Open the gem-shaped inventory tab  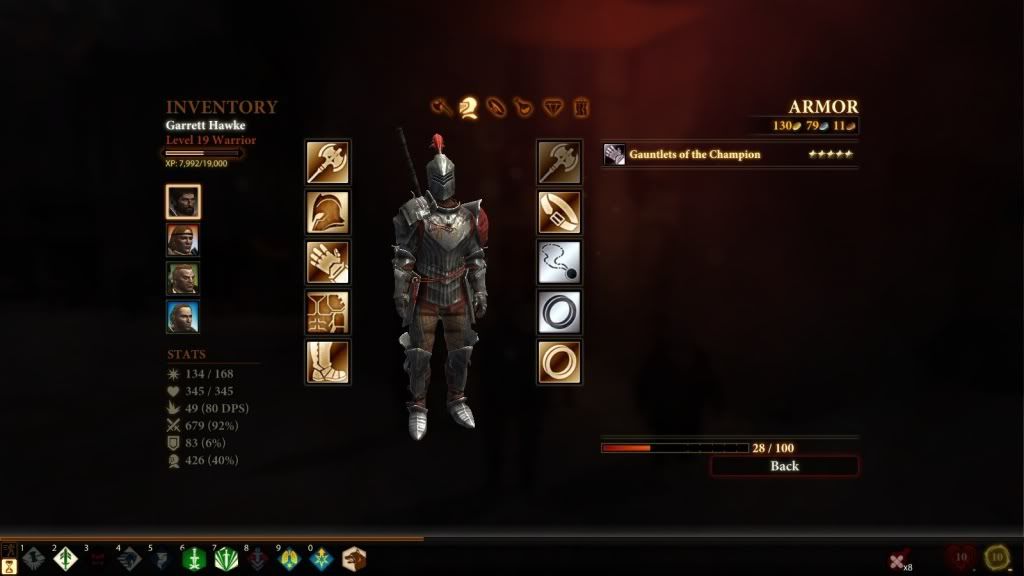point(553,106)
